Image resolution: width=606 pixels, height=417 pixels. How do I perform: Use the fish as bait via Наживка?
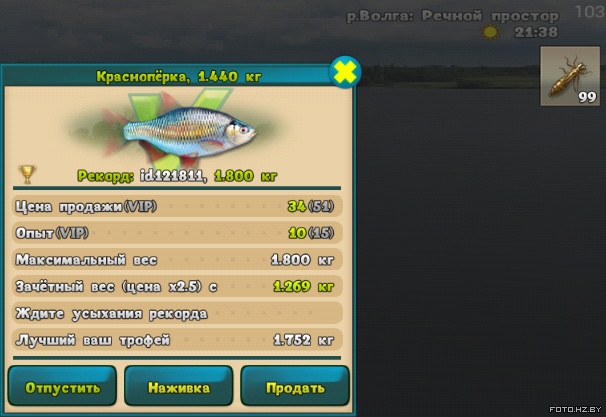tap(178, 387)
